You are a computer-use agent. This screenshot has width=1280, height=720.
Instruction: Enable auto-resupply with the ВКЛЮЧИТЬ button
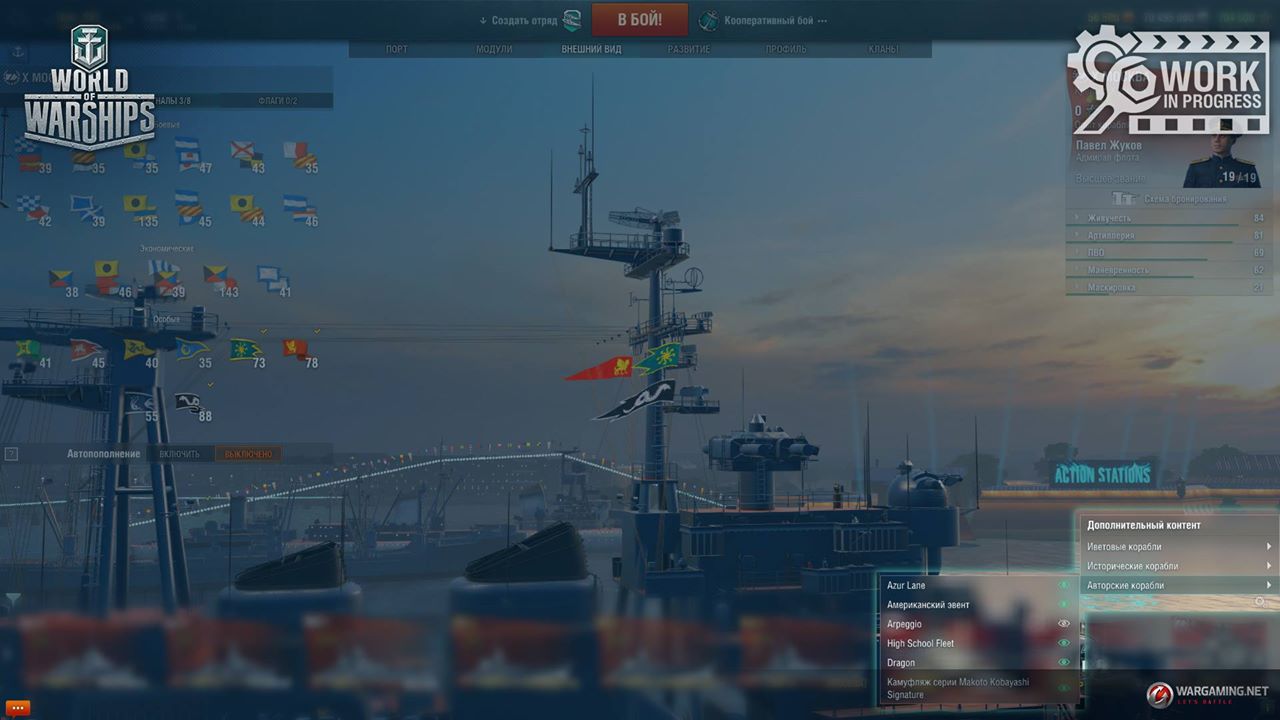click(180, 454)
